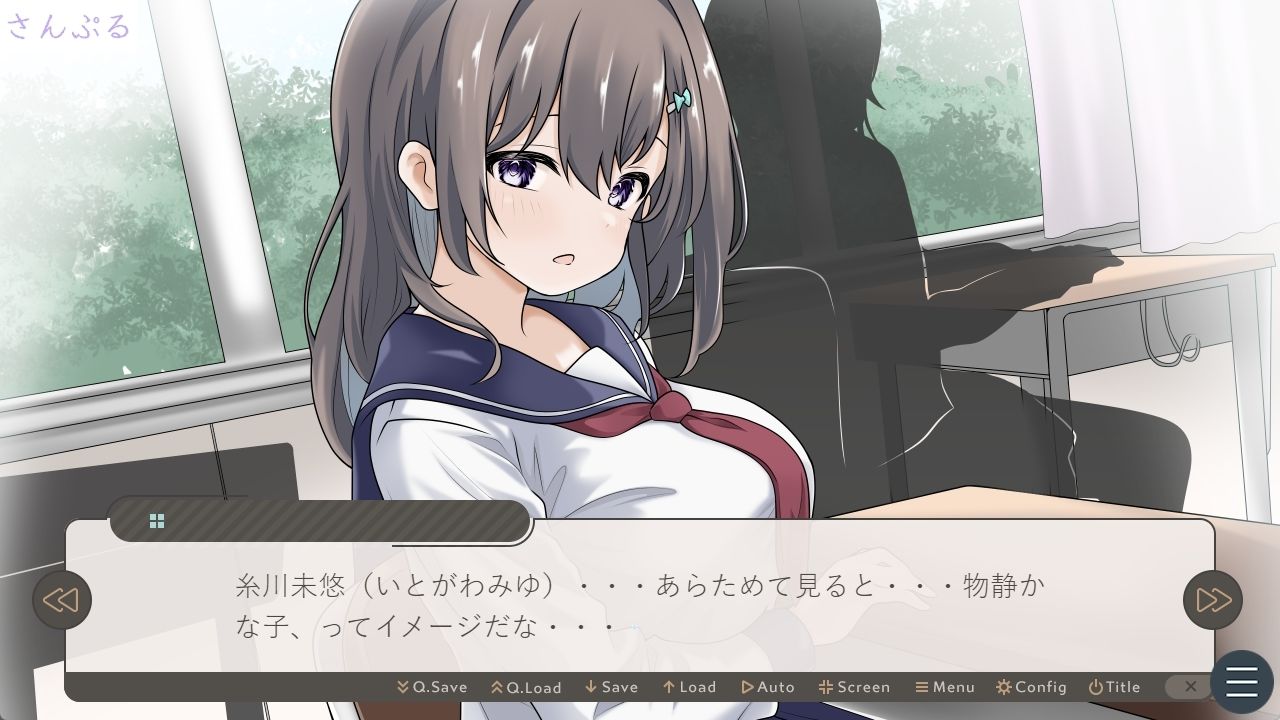Open Config using the gear icon
The image size is (1280, 720).
[x=1031, y=687]
